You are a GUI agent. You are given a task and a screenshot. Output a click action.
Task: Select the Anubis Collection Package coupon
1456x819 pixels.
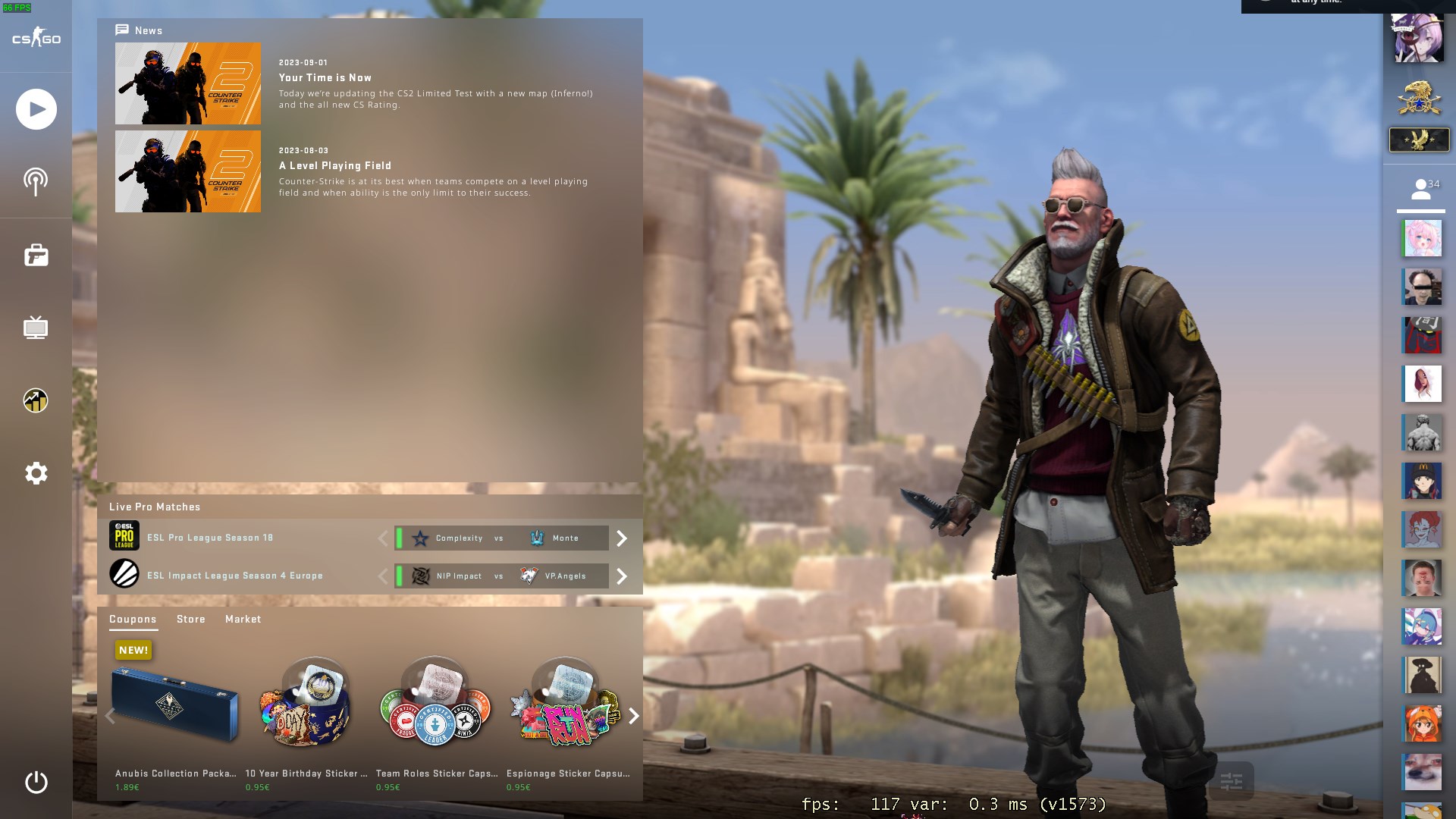pos(174,705)
